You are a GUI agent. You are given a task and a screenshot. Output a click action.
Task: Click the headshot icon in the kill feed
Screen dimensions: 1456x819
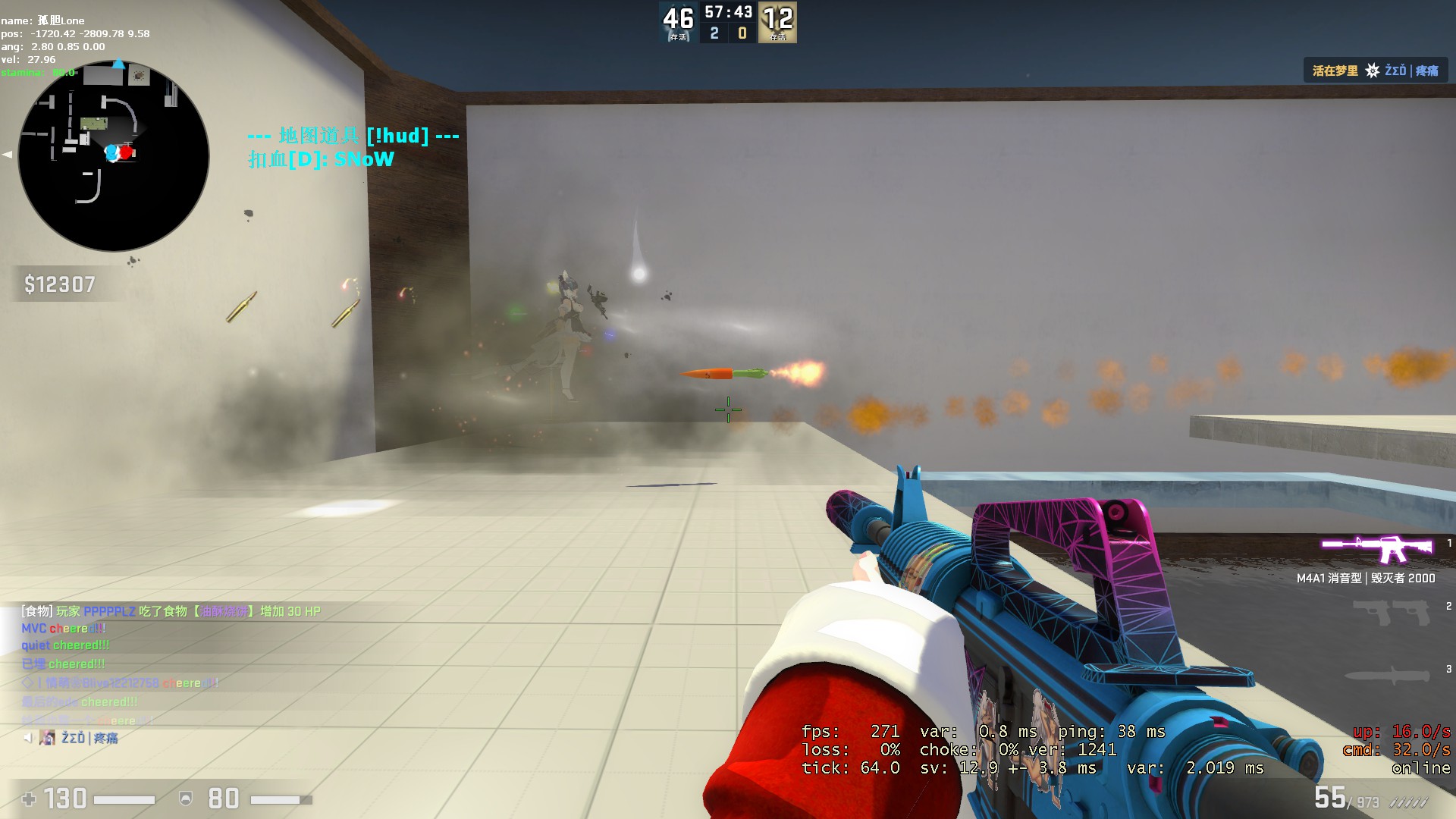(1371, 70)
